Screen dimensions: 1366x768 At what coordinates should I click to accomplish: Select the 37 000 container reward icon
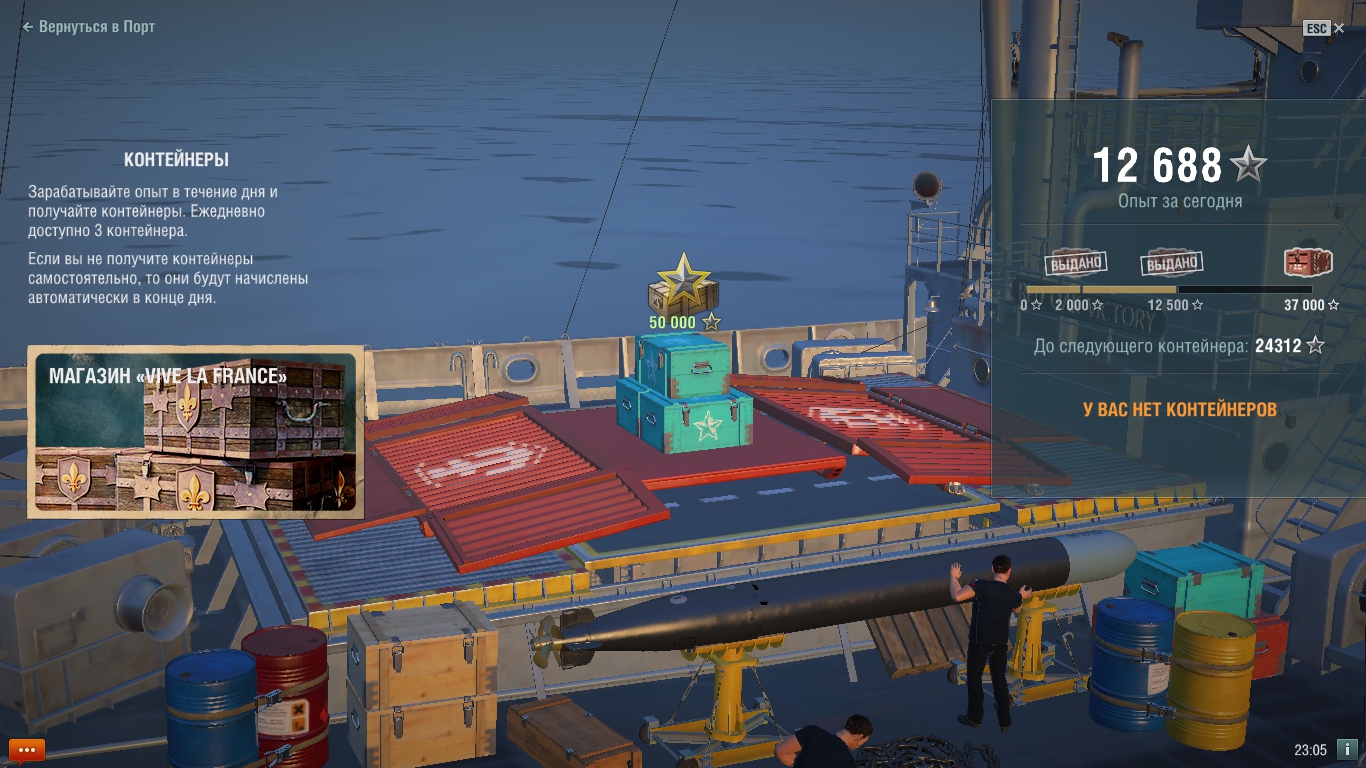(1308, 263)
